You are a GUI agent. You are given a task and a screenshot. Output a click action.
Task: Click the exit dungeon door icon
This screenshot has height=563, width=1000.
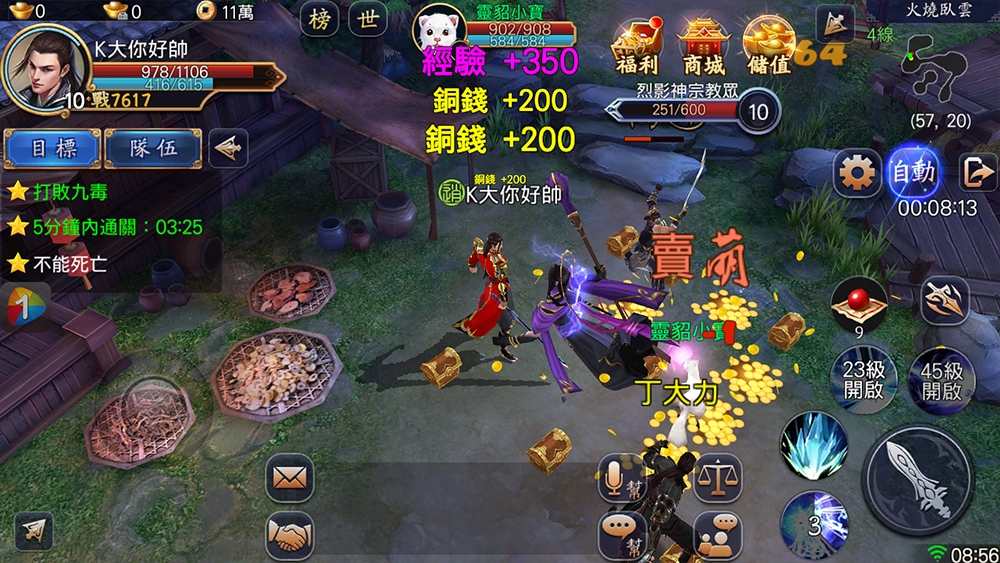point(975,173)
